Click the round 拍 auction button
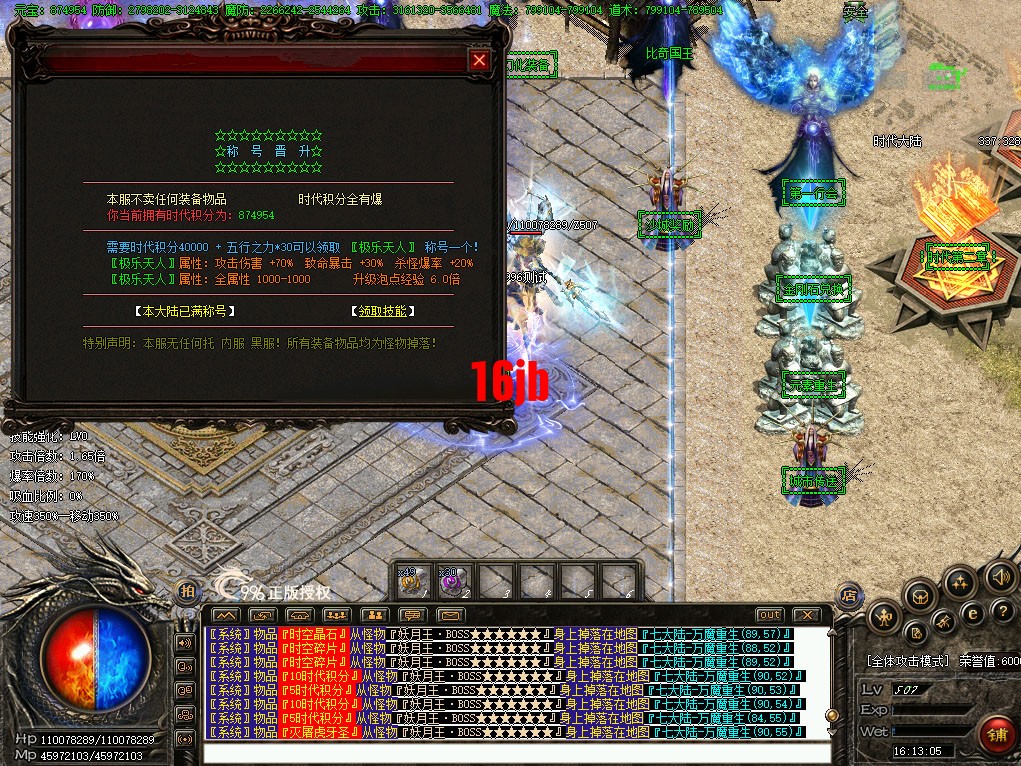1021x766 pixels. [187, 591]
